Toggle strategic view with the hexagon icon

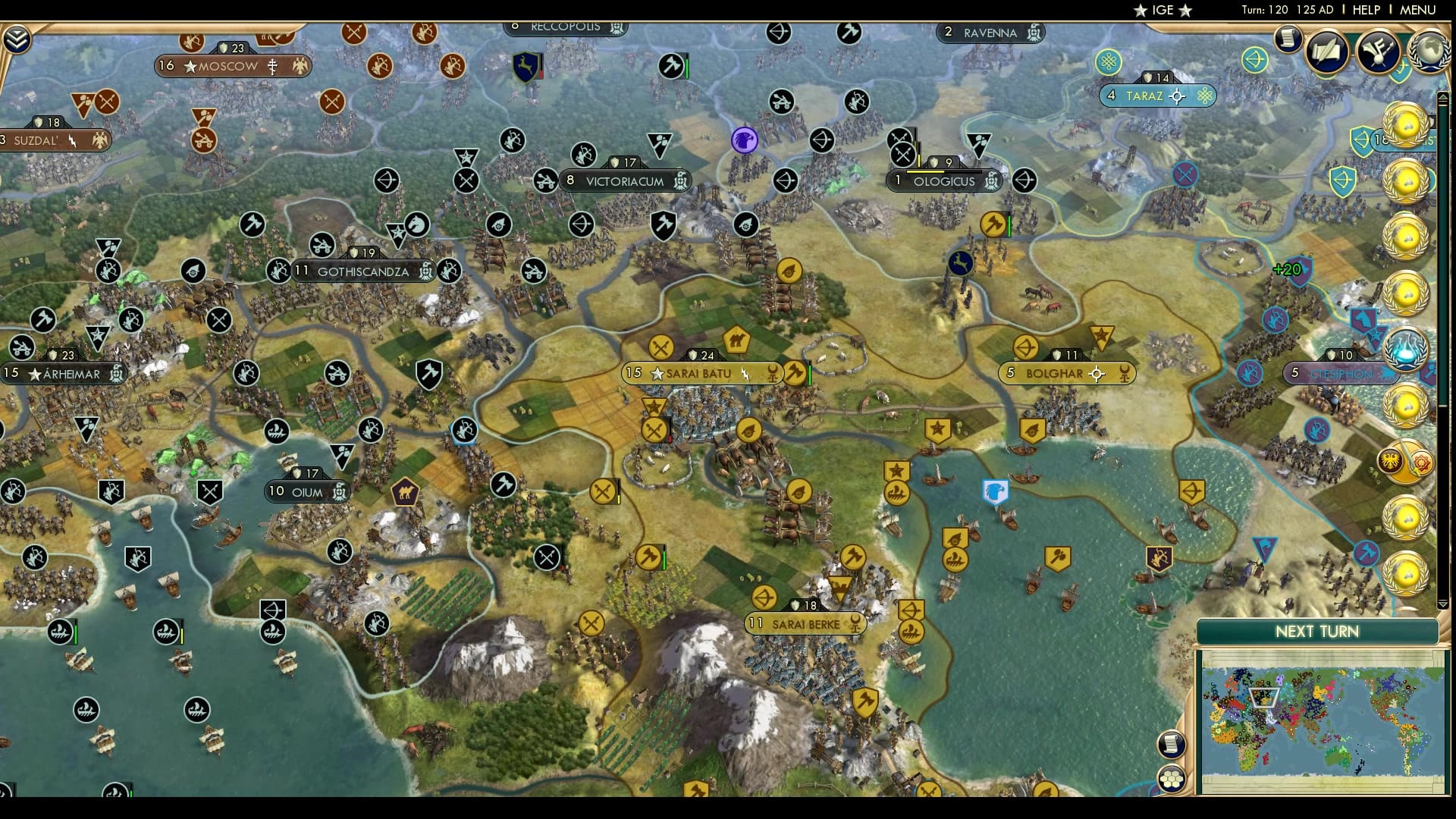coord(1172,779)
